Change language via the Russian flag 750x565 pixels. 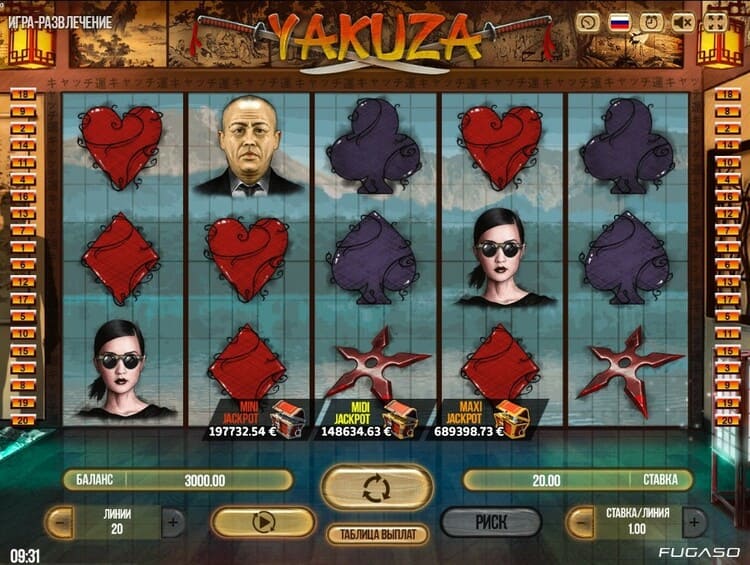(x=620, y=21)
